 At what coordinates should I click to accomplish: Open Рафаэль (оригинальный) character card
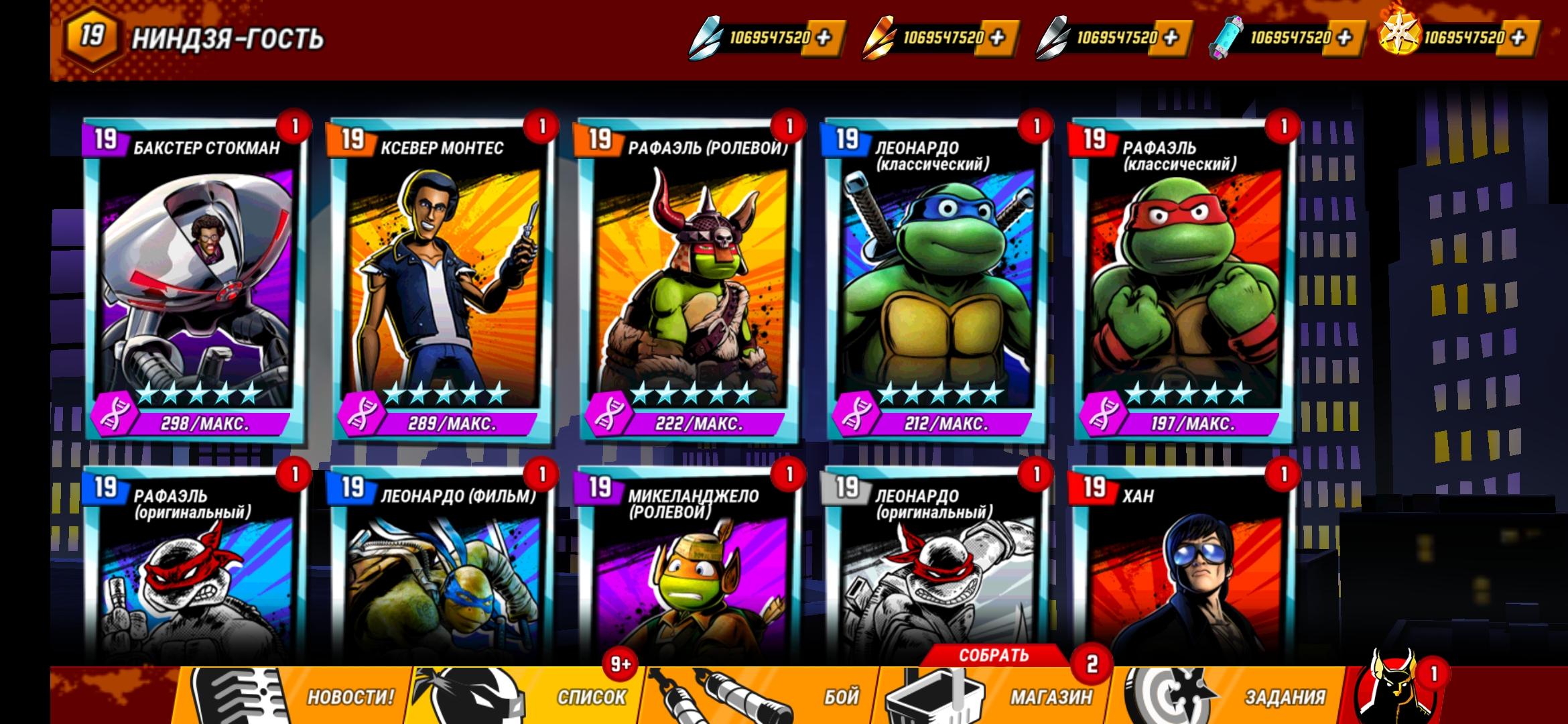coord(194,577)
